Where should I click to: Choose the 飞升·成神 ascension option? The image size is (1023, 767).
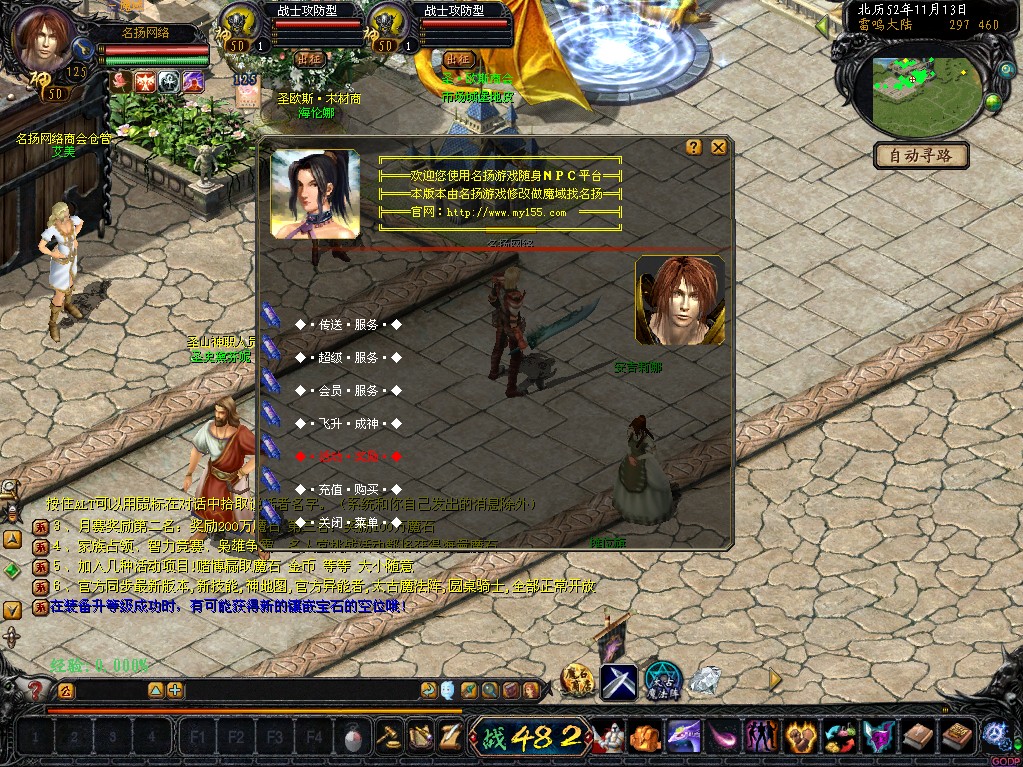[348, 423]
